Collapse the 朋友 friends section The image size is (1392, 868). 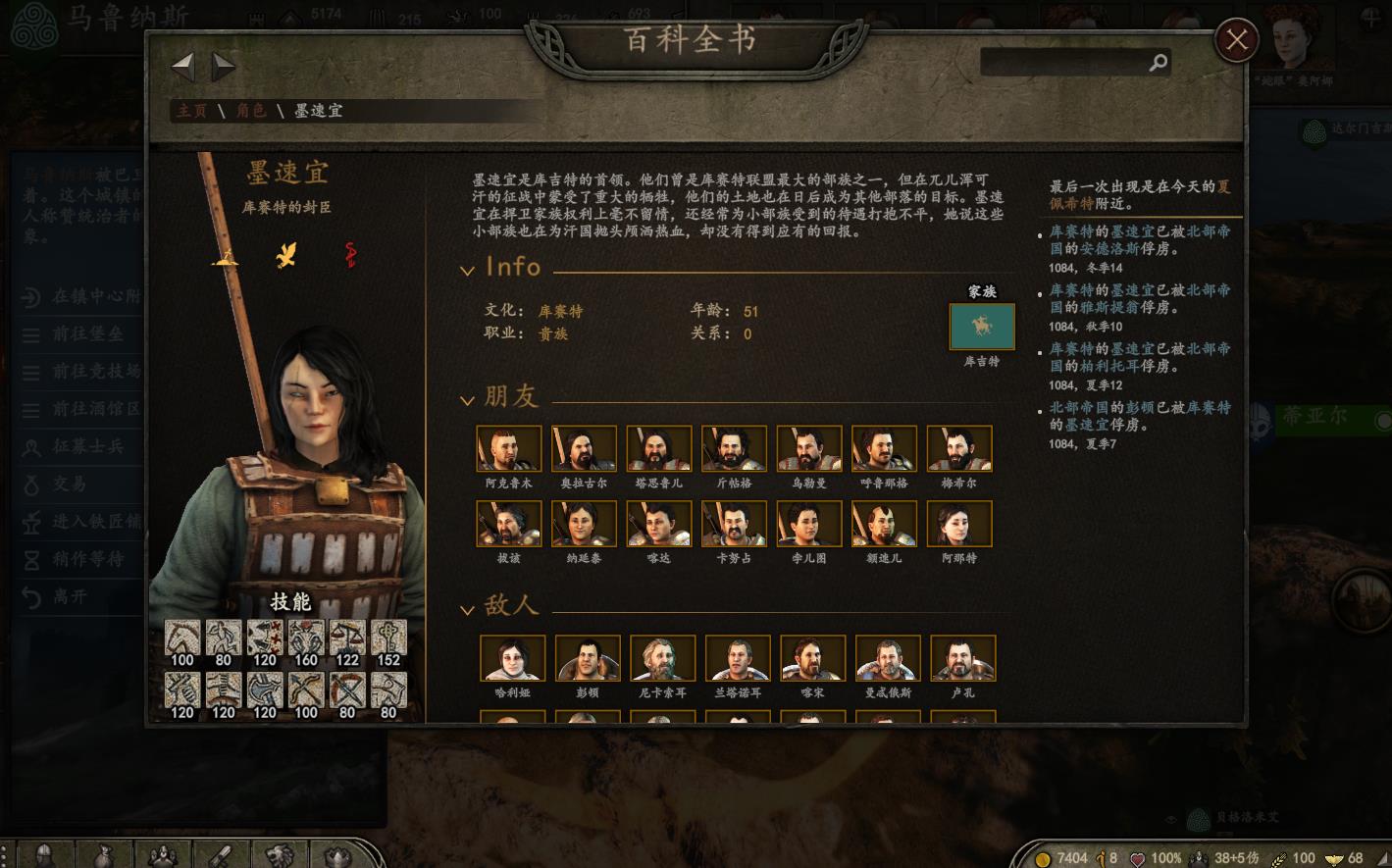(468, 398)
